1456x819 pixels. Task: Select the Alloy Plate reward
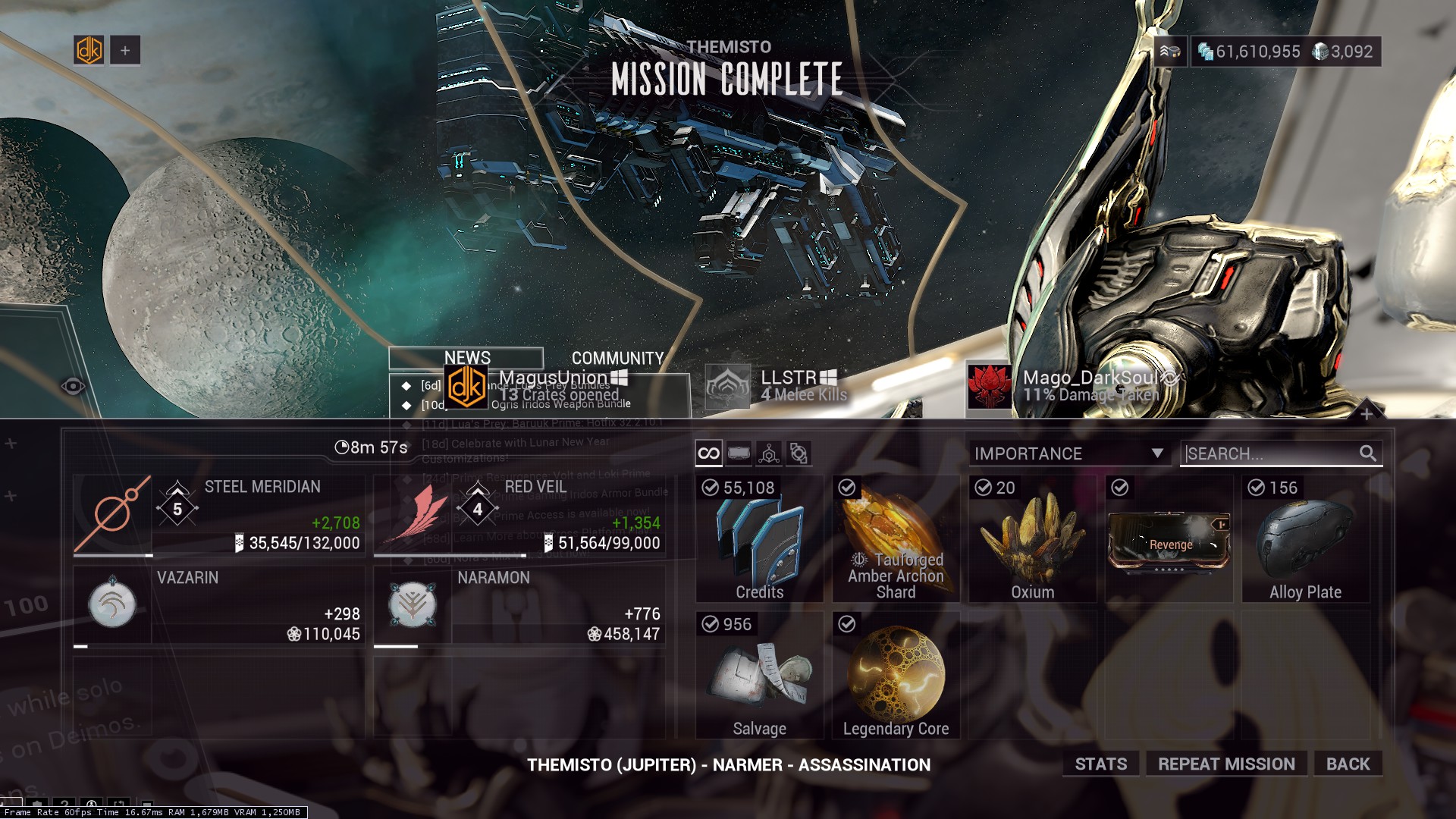click(1305, 539)
